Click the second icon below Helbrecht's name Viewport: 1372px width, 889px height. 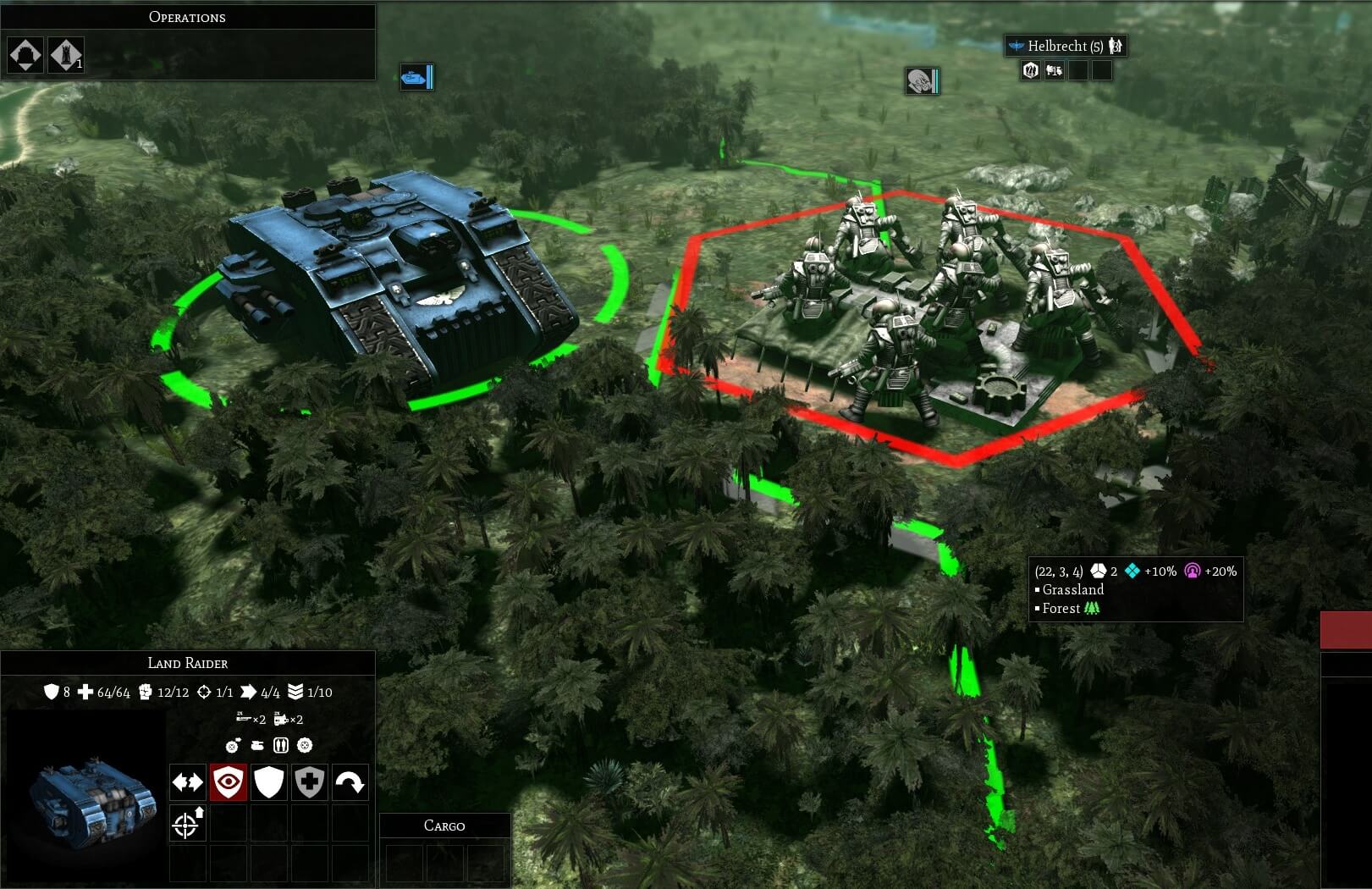1054,71
